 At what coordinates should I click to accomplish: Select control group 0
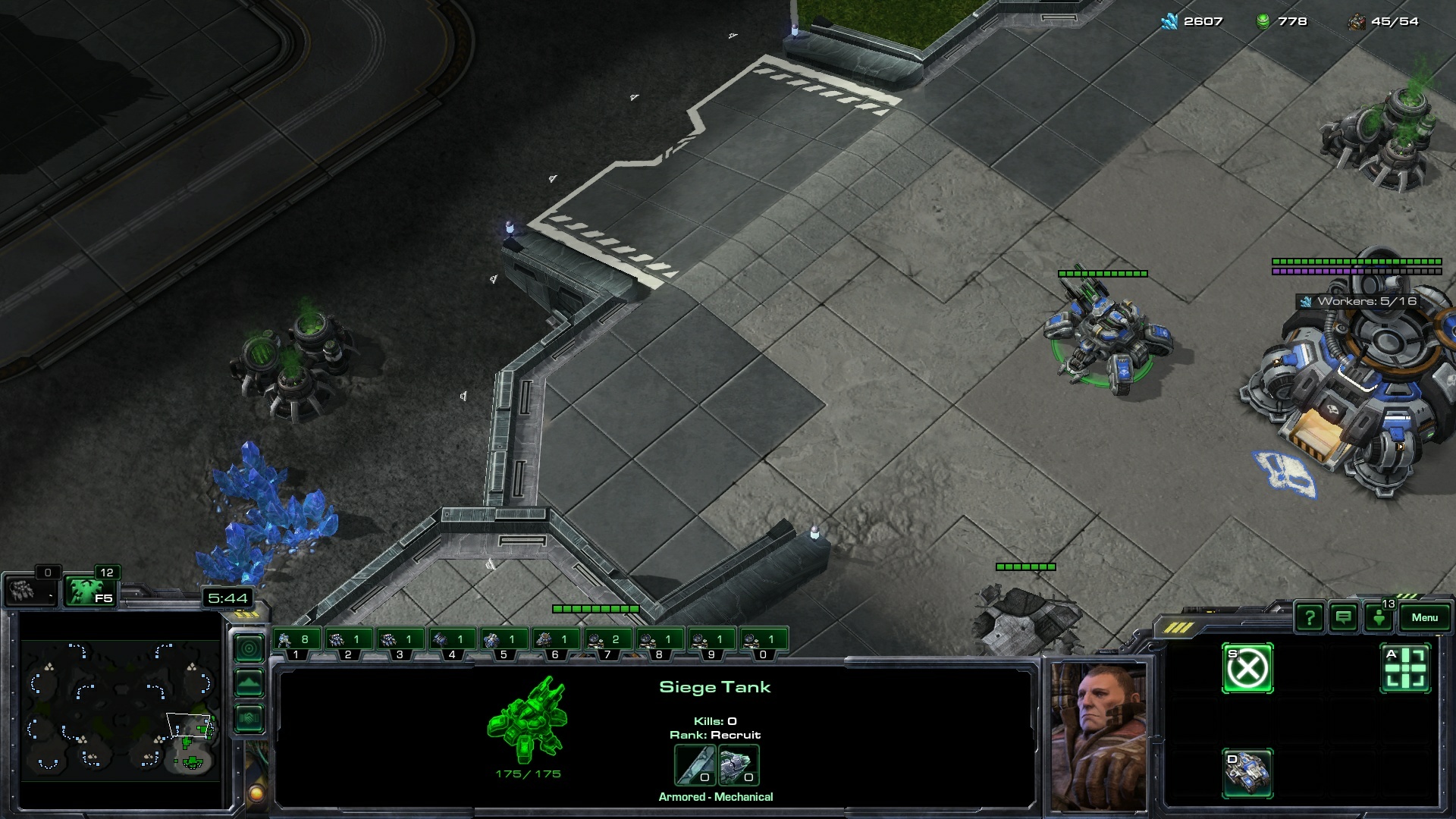pyautogui.click(x=763, y=642)
